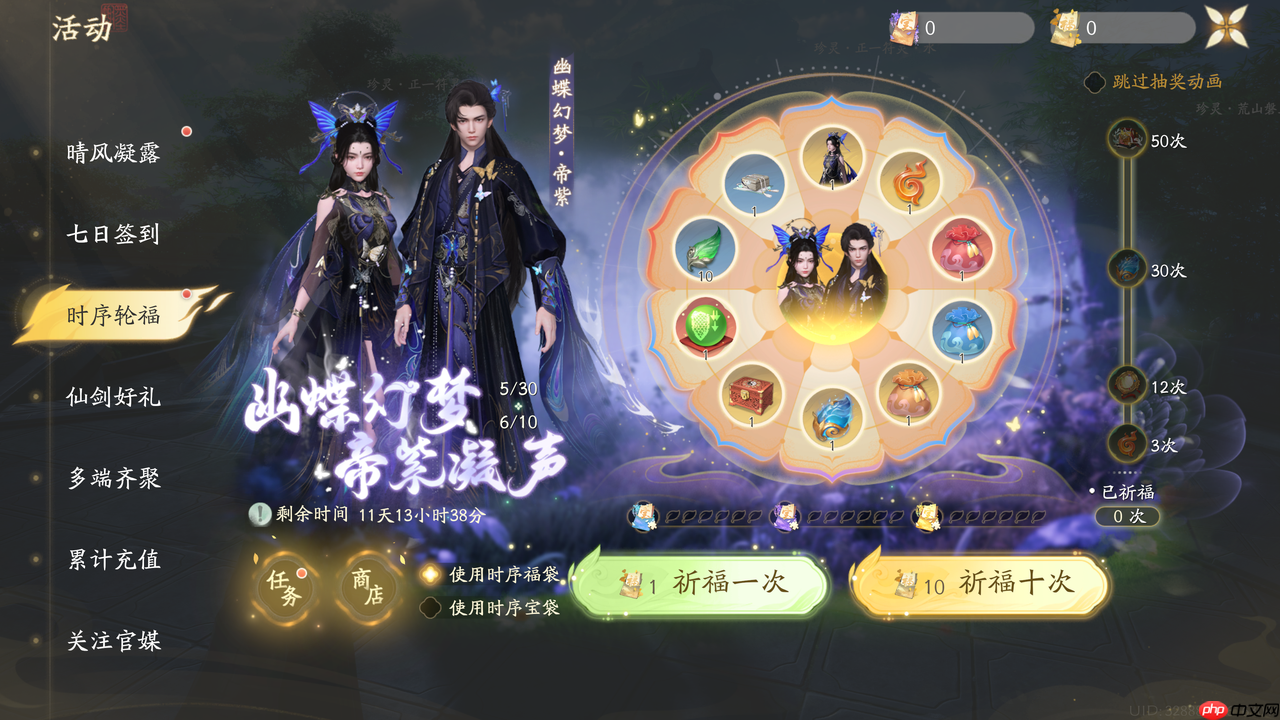Open the 商店 shop

[x=364, y=588]
